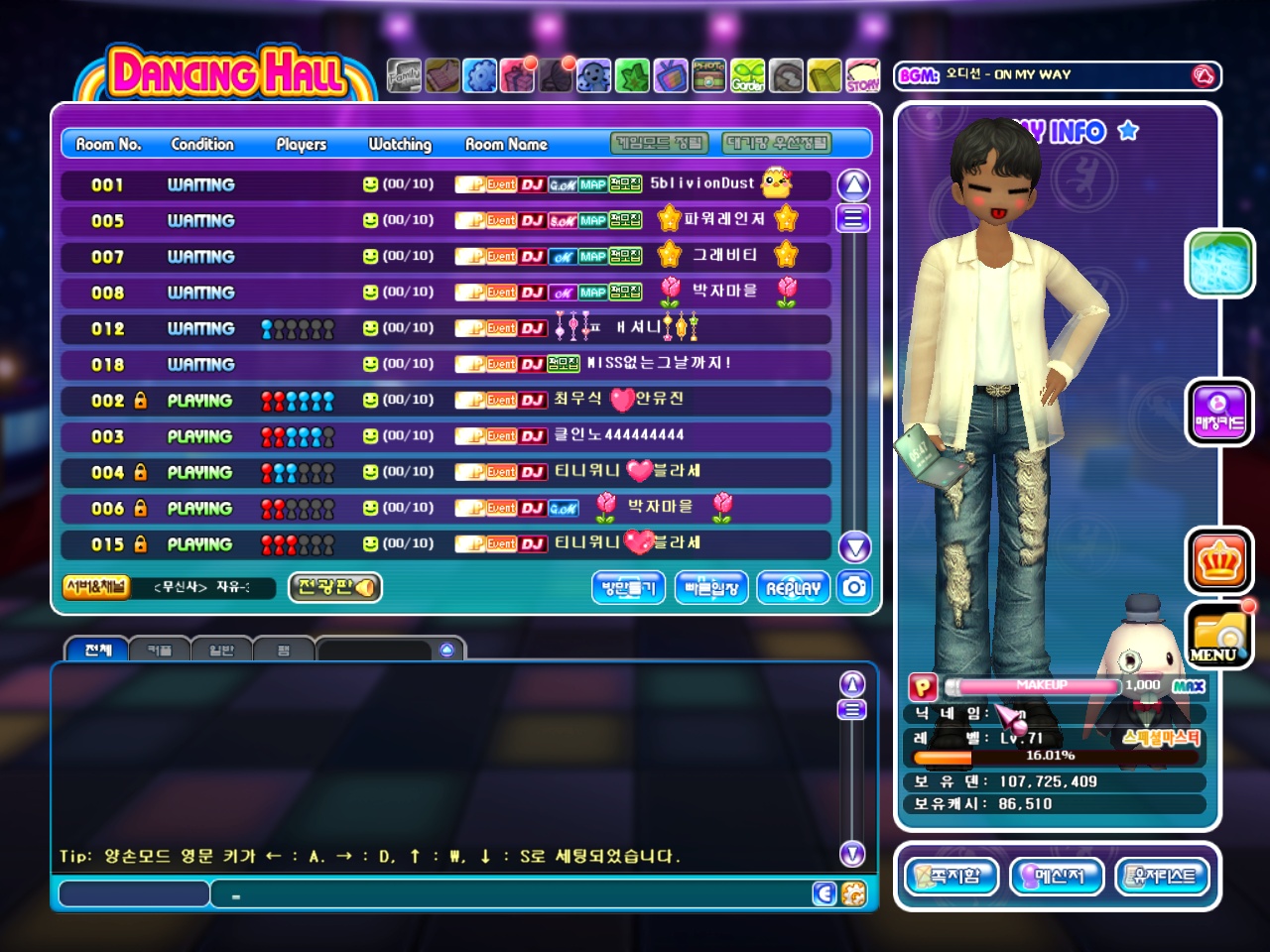Open the Story icon

[862, 75]
